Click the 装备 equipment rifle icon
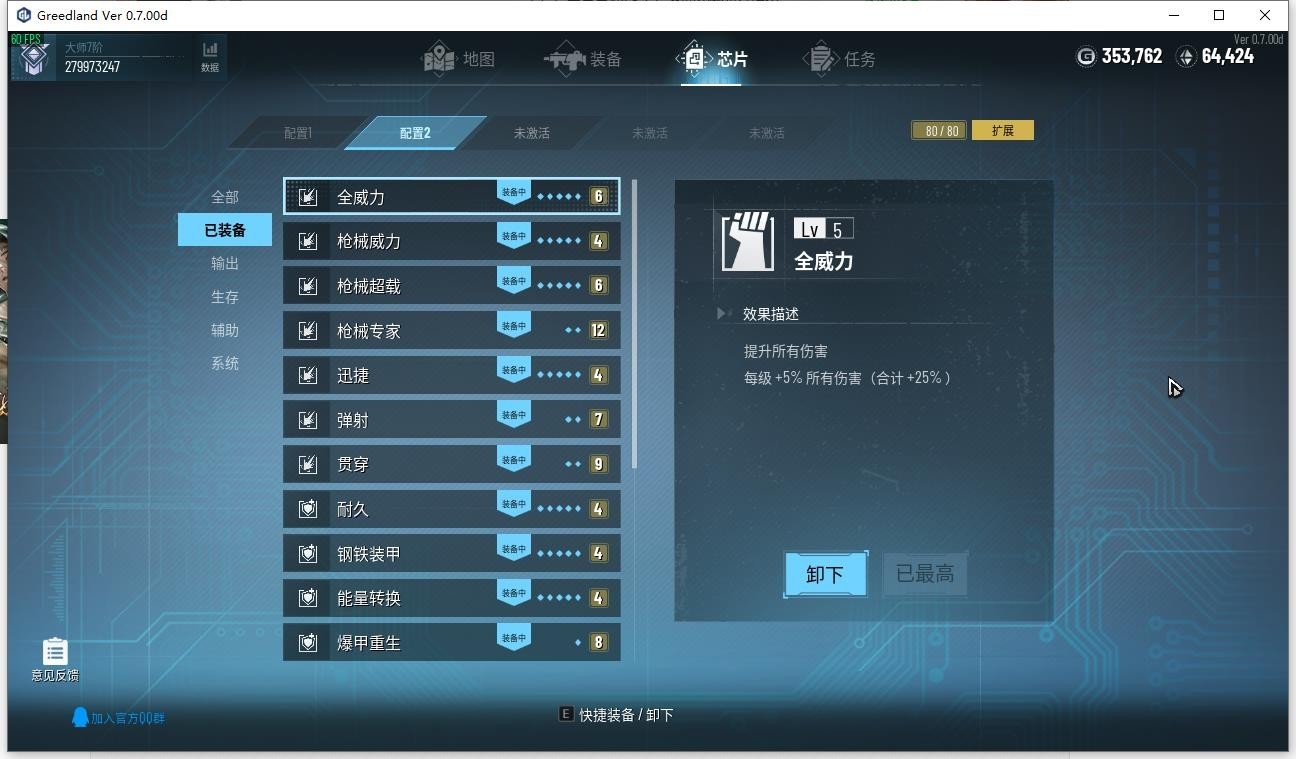The image size is (1296, 759). coord(567,58)
